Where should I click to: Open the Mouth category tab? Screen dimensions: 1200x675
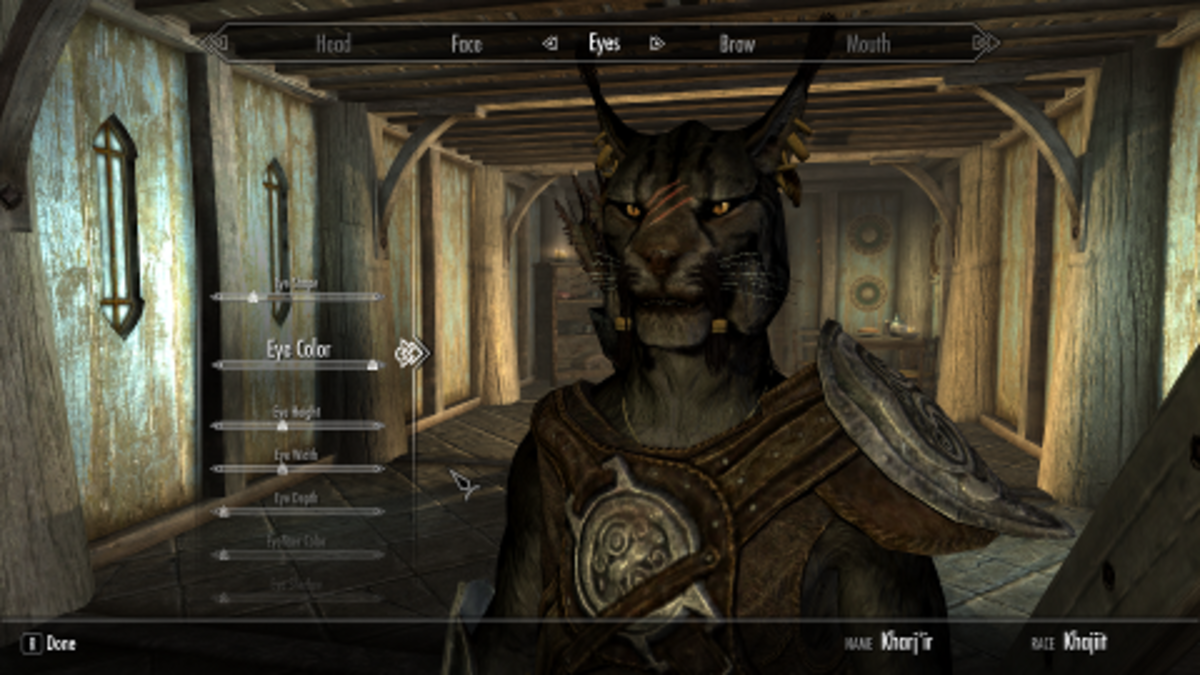(x=868, y=44)
